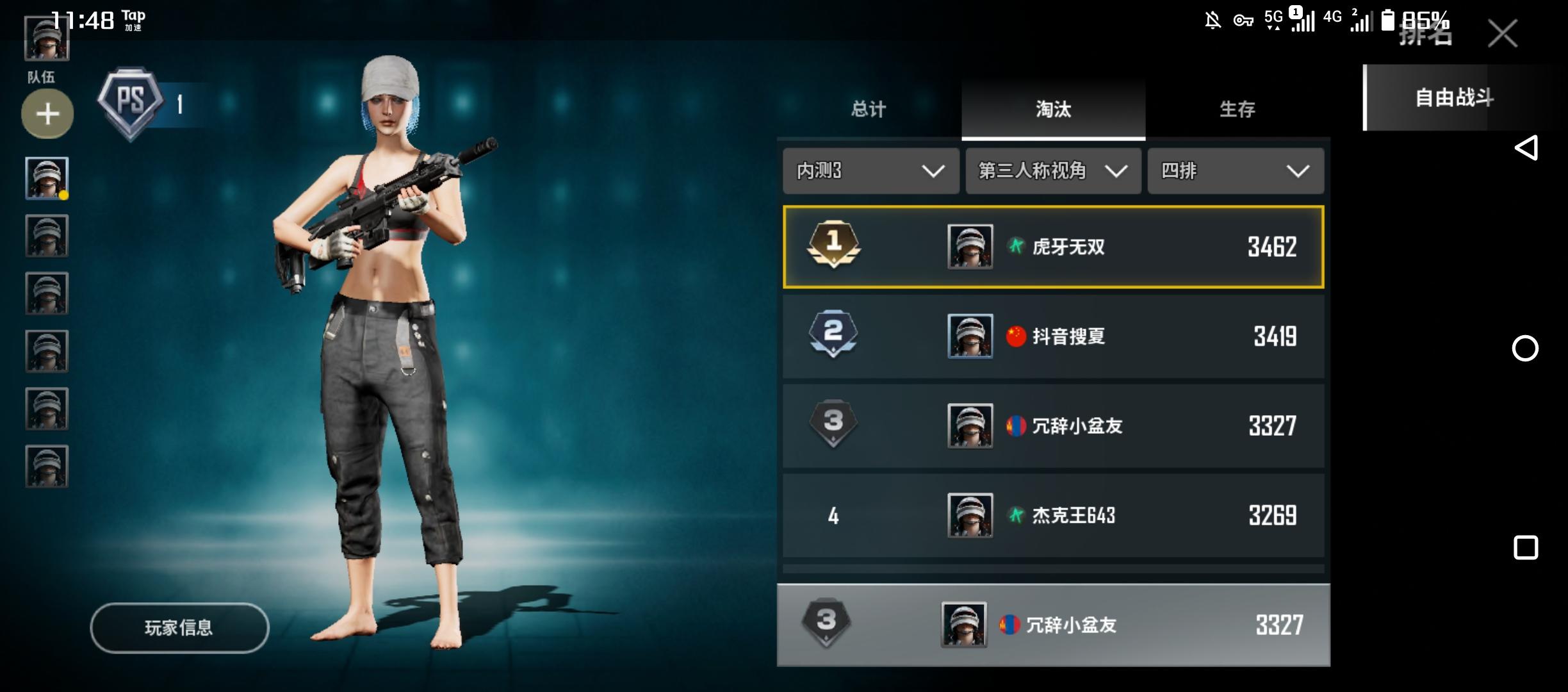
Task: Select the 总计 tab
Action: [868, 110]
